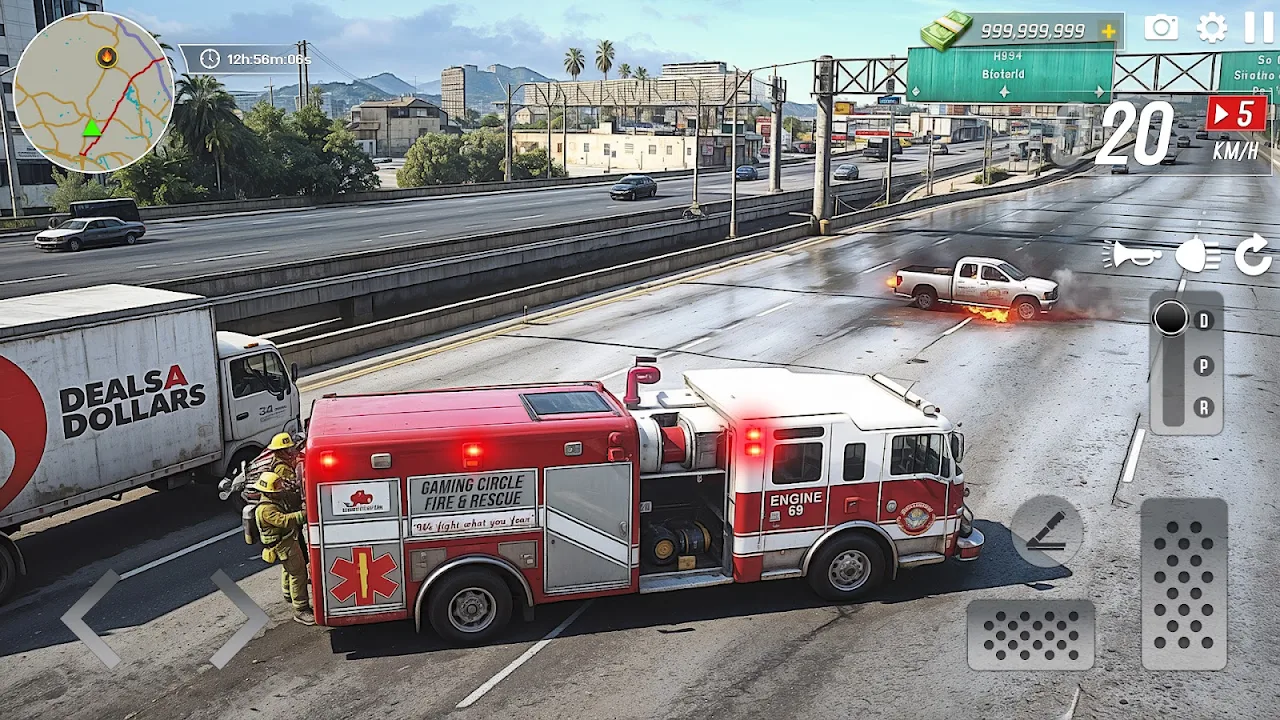
Task: Step on the wide brake pedal
Action: click(1030, 635)
